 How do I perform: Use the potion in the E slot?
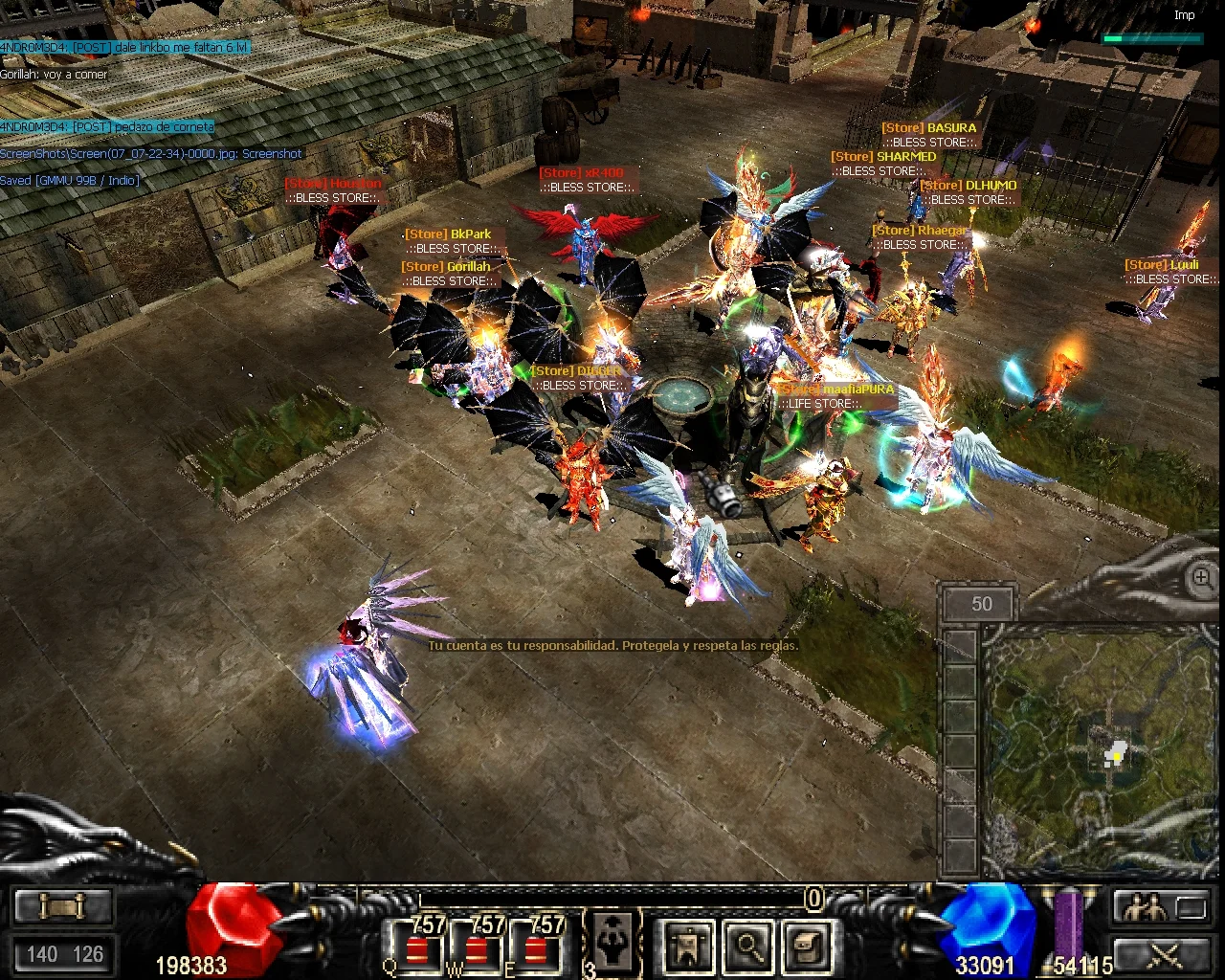535,946
